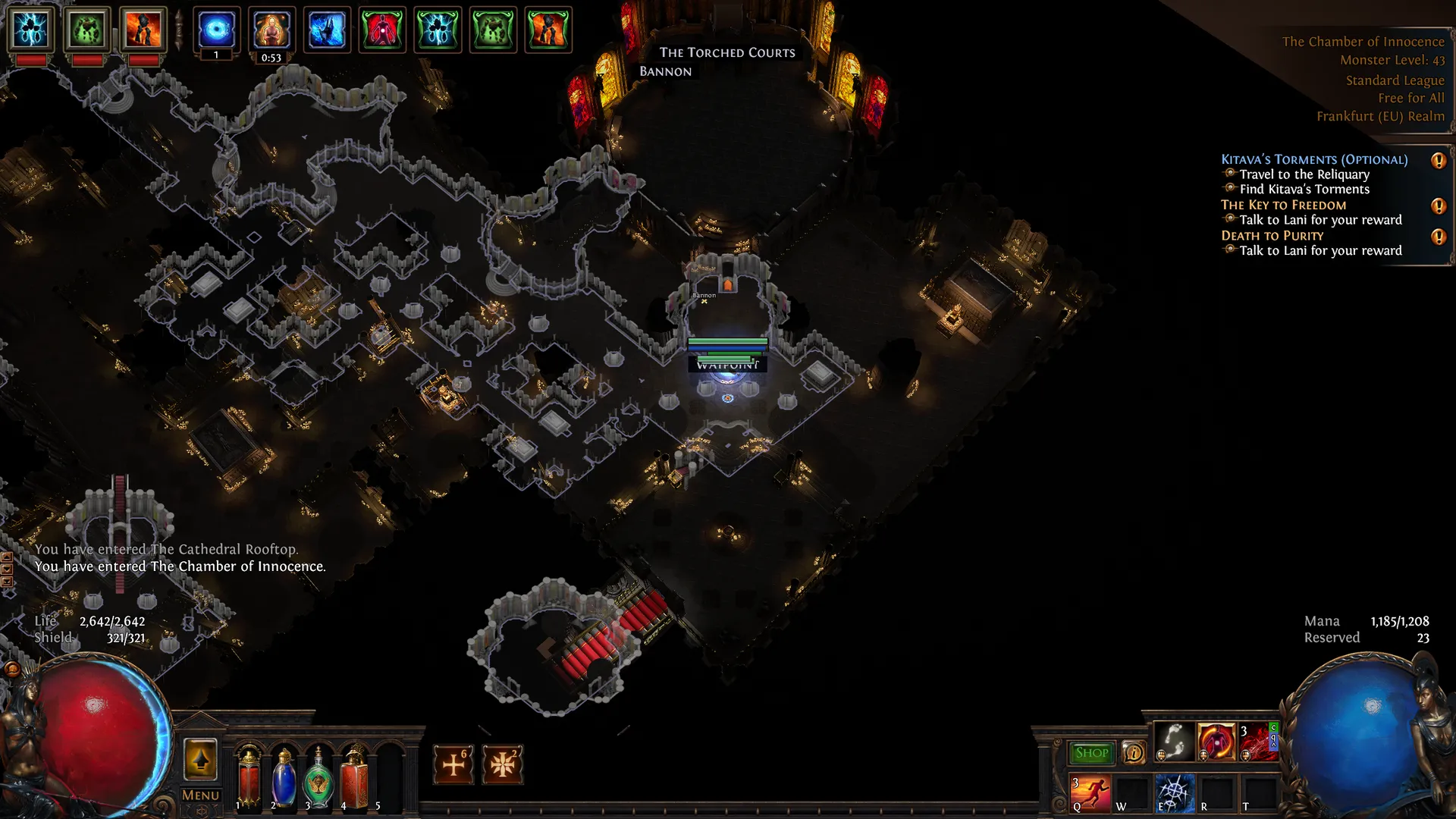Screen dimensions: 1456x819
Task: Activate the blue frost rune skill on E
Action: [x=1174, y=792]
